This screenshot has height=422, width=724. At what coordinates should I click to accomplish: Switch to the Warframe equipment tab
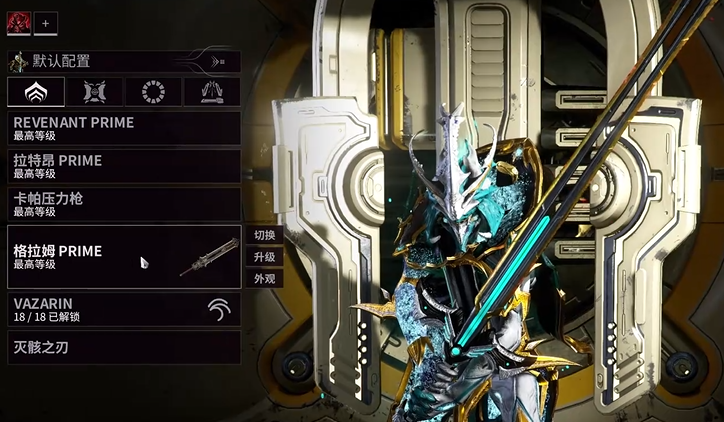(36, 92)
